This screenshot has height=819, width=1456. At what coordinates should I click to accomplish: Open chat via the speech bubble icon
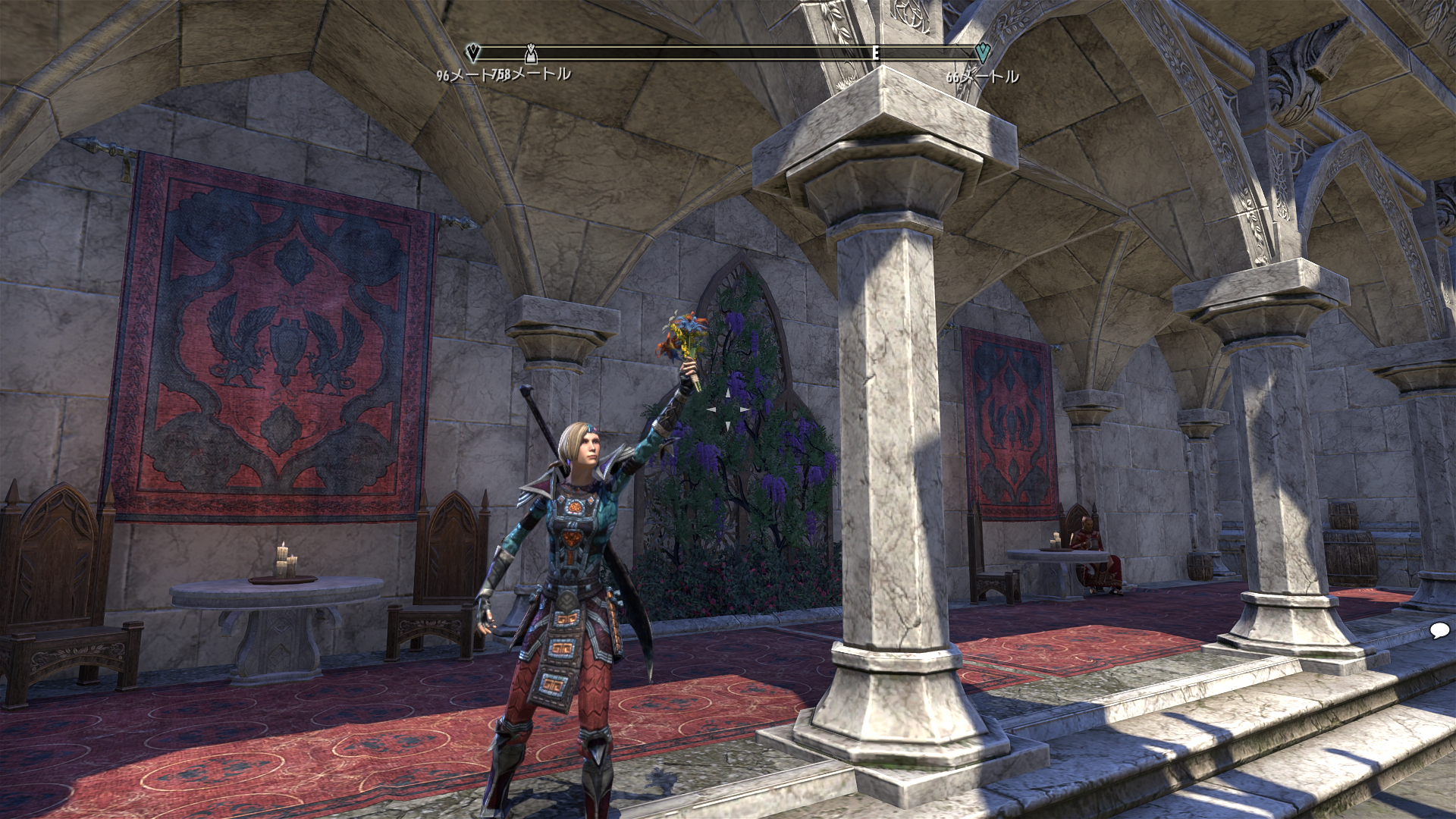click(x=1439, y=631)
